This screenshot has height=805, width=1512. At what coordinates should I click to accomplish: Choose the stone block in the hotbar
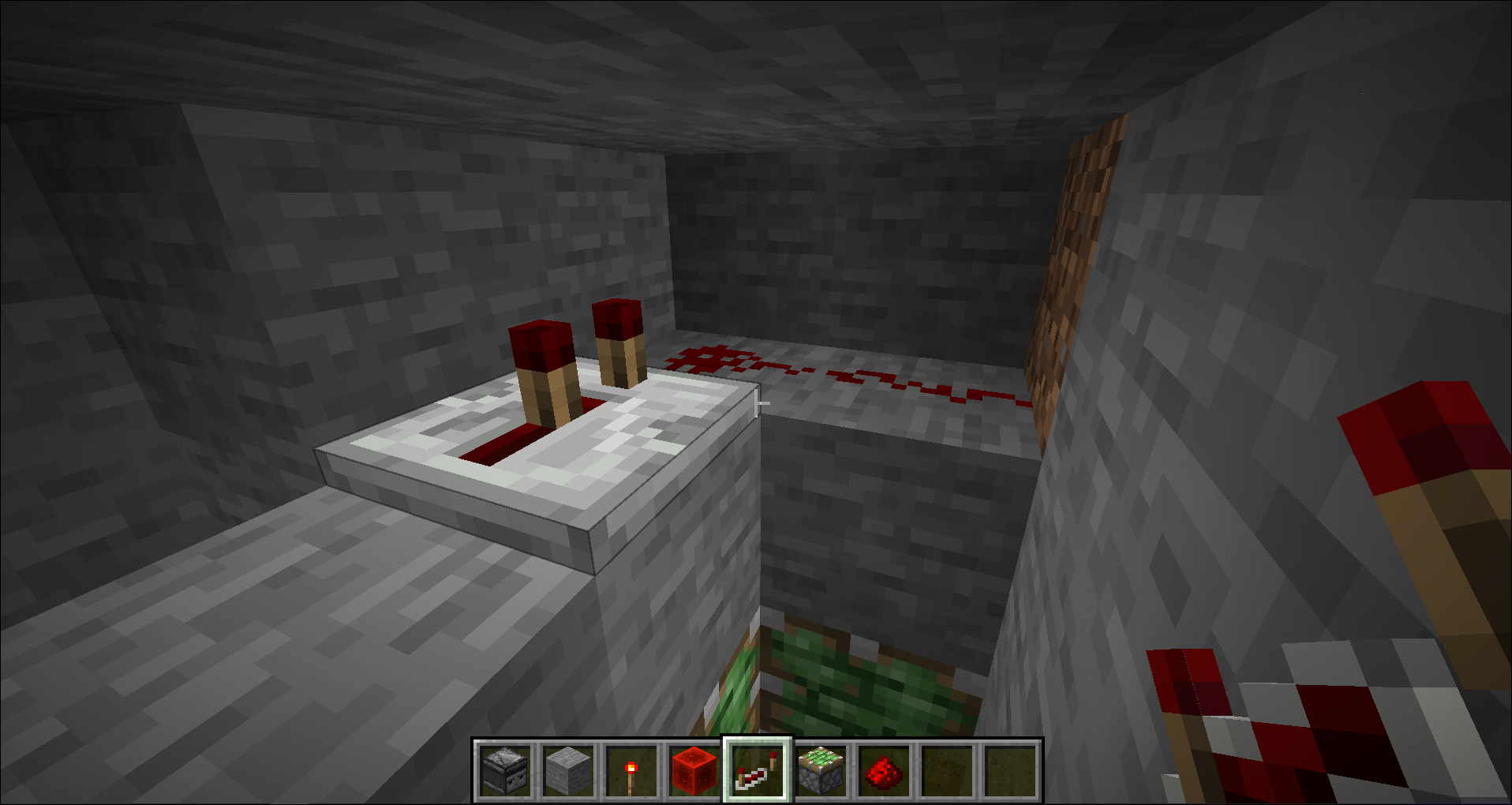(x=568, y=769)
